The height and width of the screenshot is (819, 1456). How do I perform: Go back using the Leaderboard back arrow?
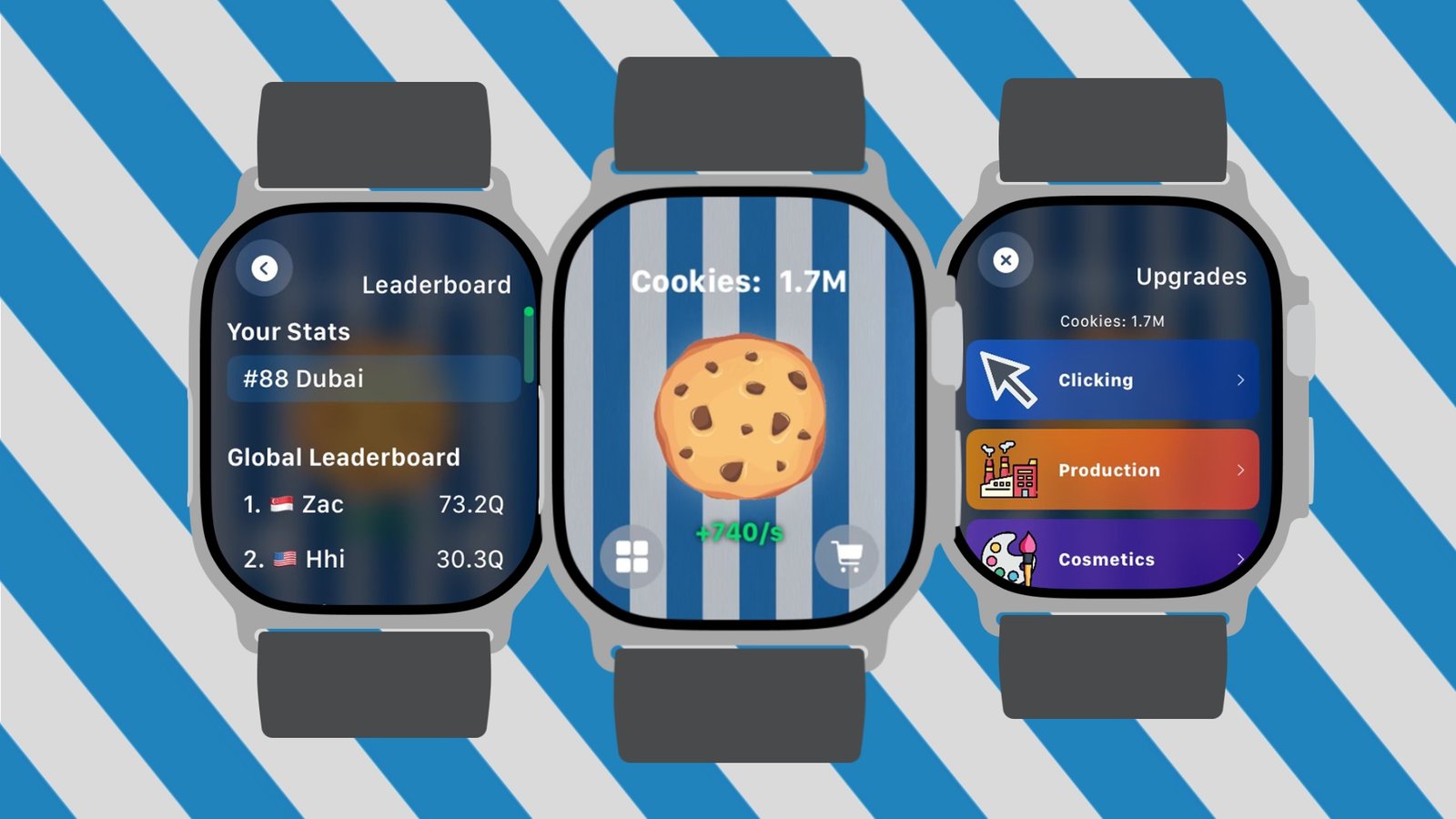pos(265,268)
